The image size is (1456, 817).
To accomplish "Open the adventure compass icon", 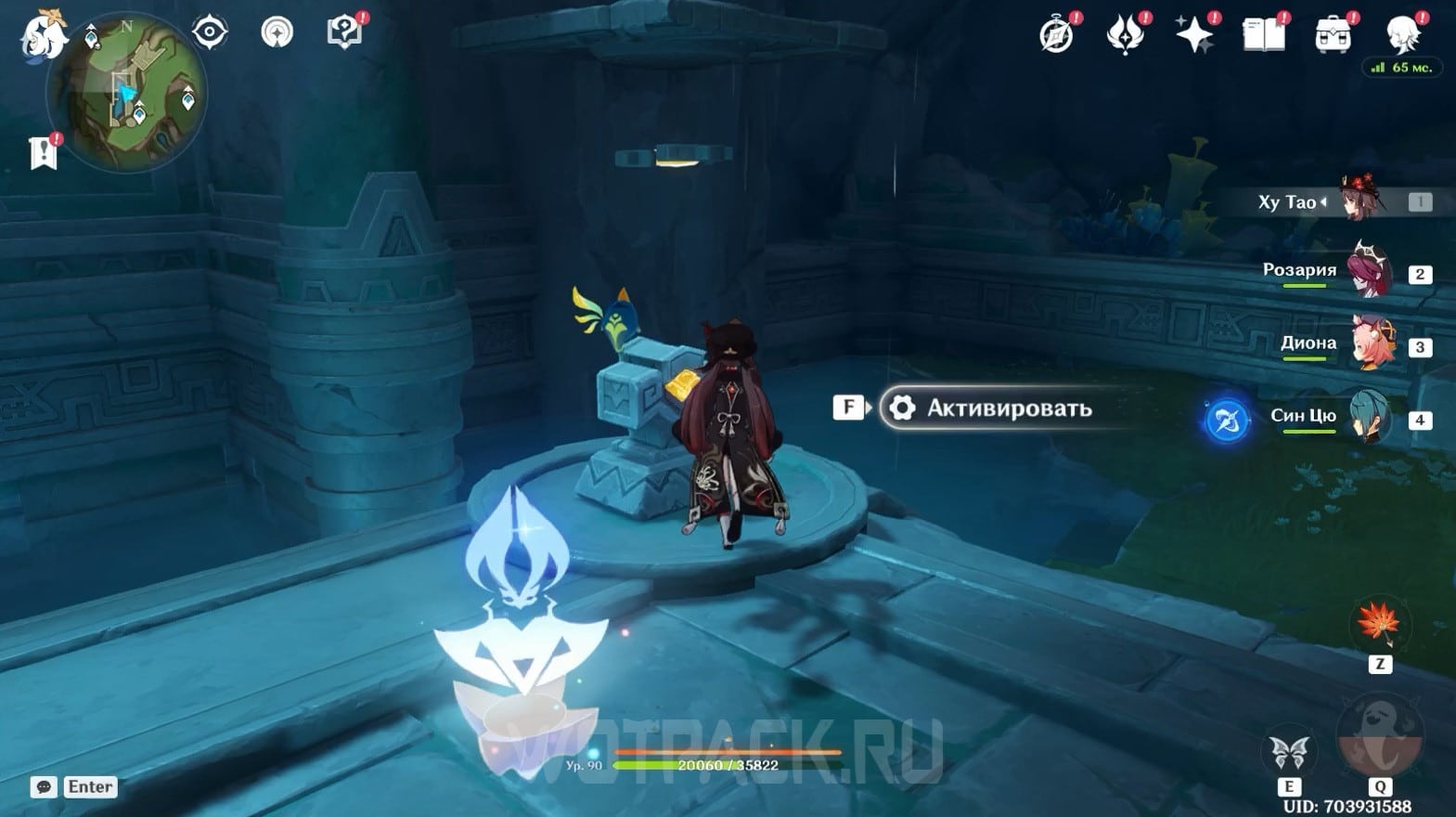I will (1056, 35).
